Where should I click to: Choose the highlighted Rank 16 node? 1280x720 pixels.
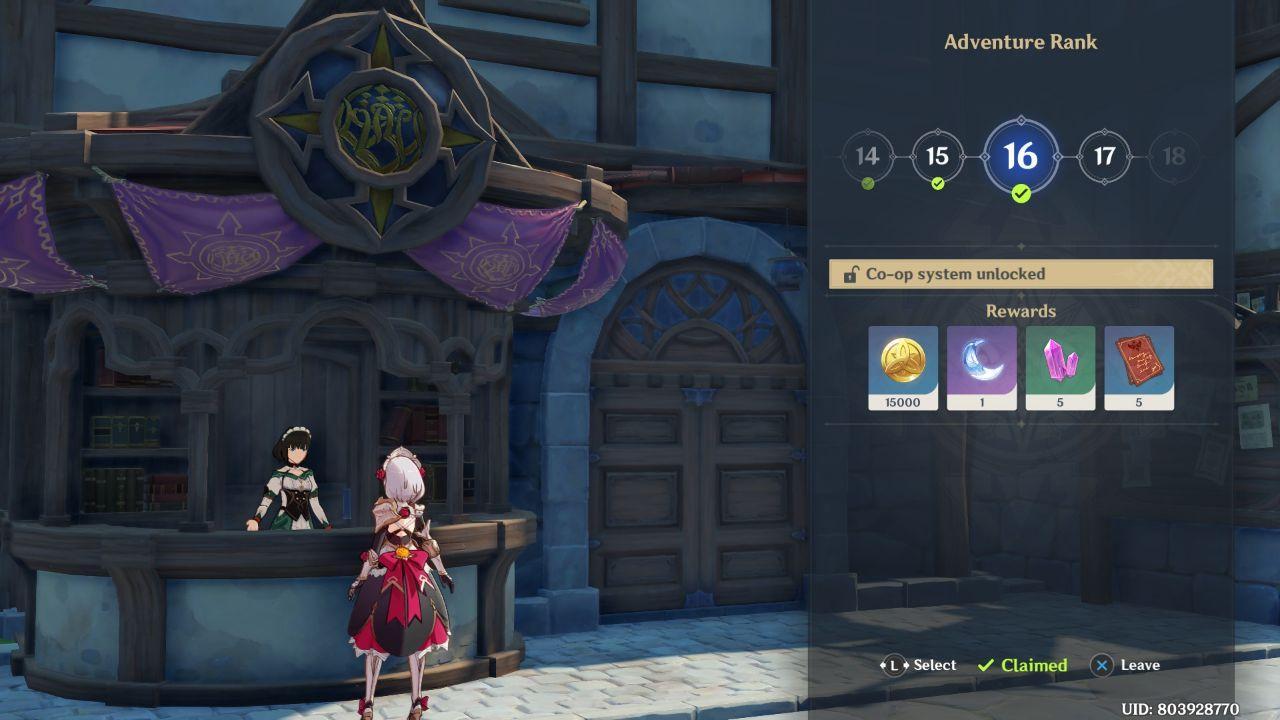pyautogui.click(x=1020, y=157)
